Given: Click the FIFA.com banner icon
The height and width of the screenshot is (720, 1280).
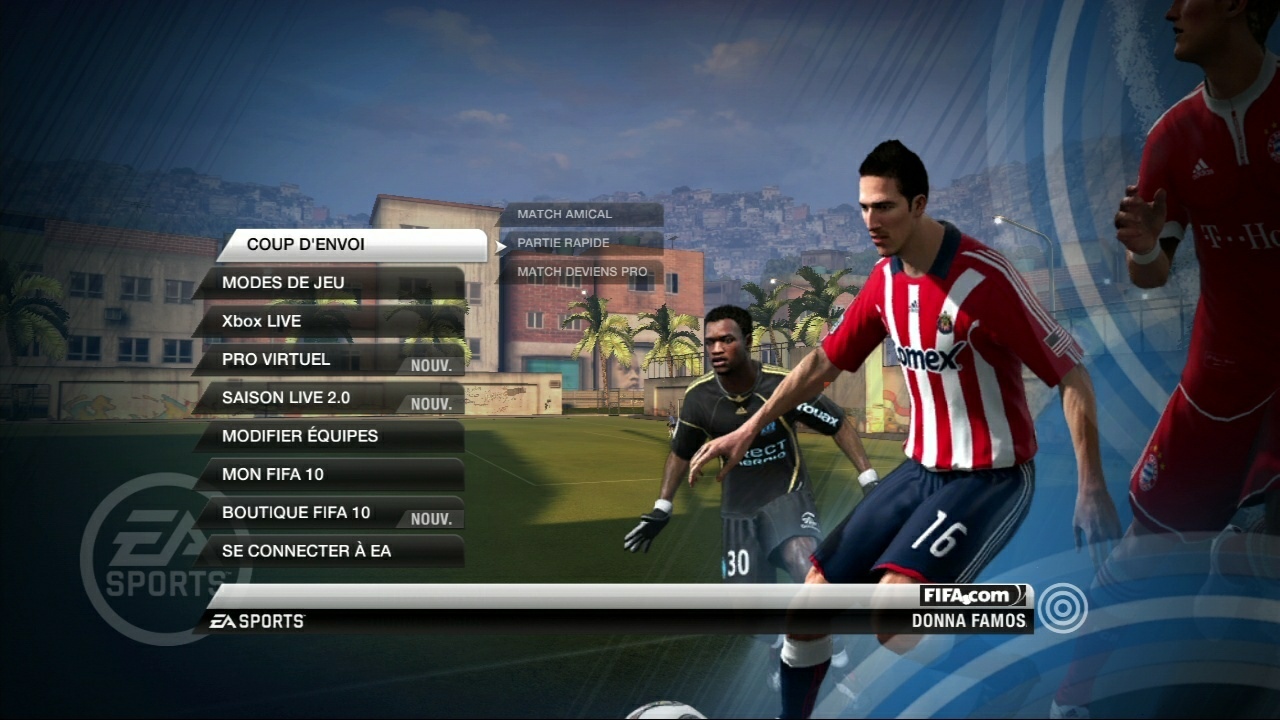Looking at the screenshot, I should [974, 594].
